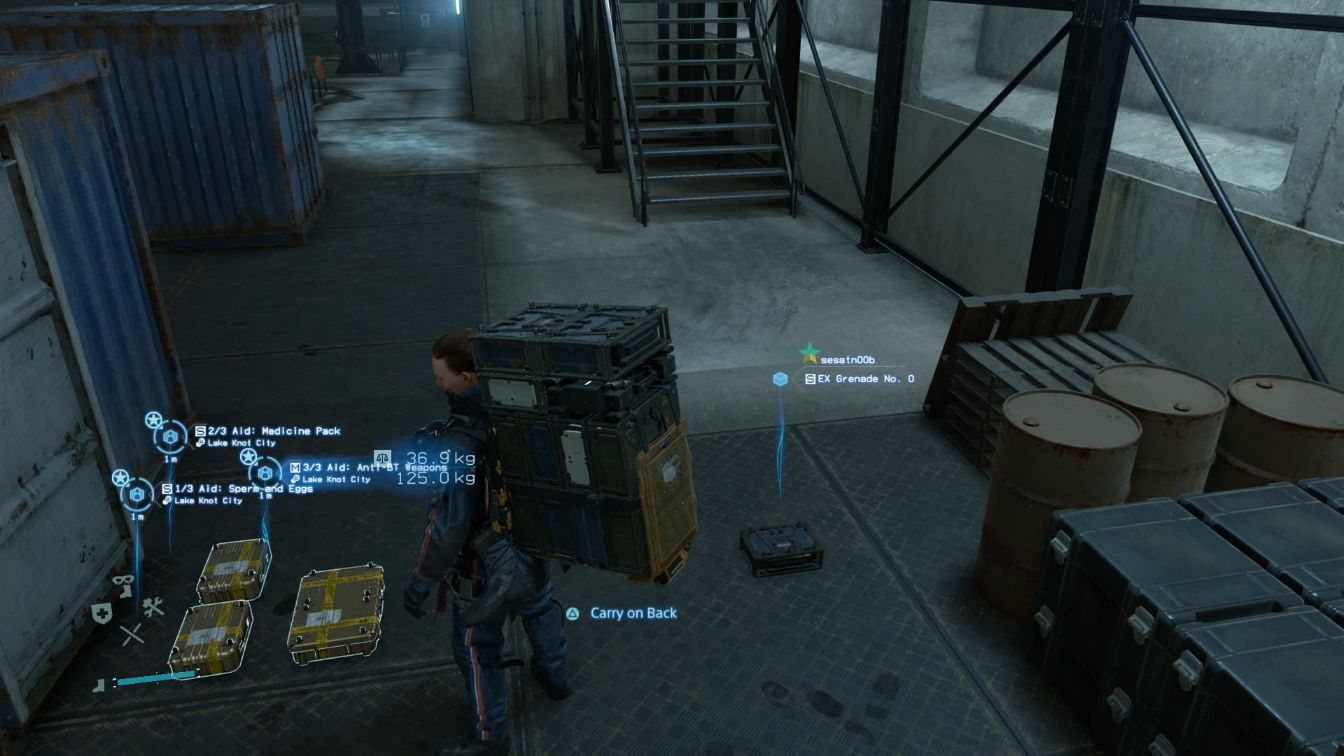Click the crossed wrench tools icon
Viewport: 1344px width, 756px height.
(x=153, y=606)
